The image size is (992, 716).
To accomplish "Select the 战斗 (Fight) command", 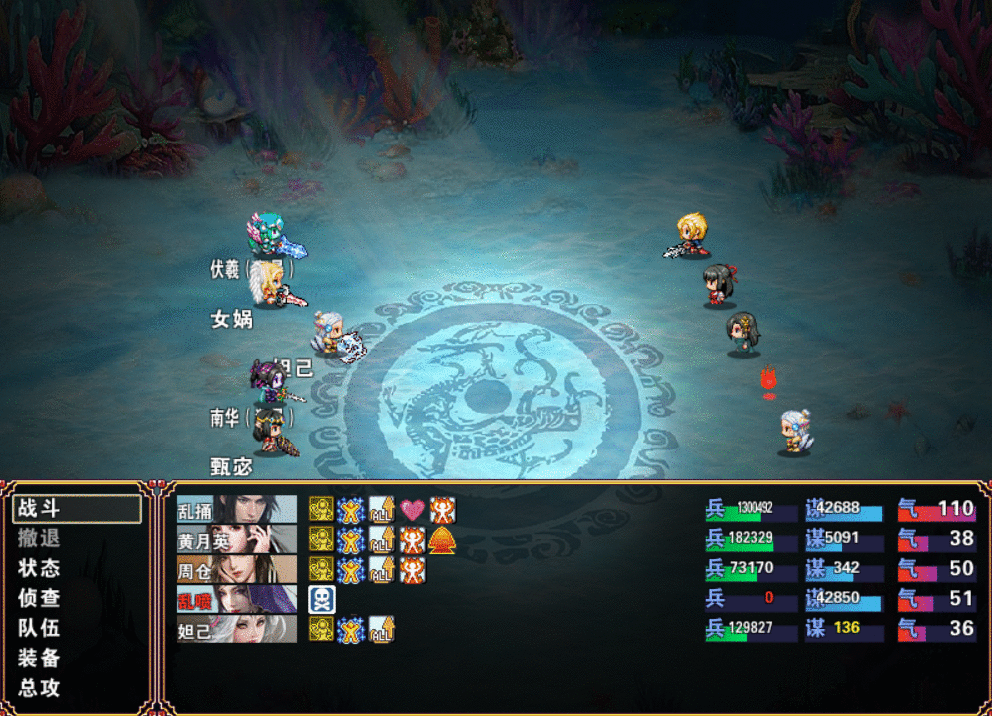I will [x=39, y=508].
